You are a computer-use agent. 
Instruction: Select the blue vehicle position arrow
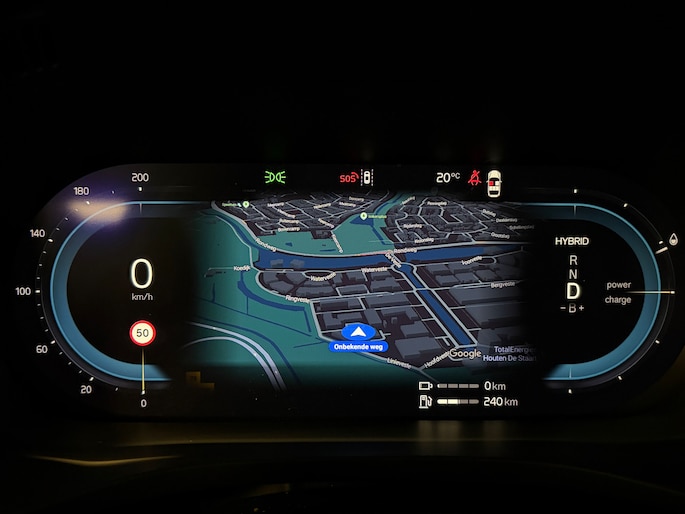(357, 332)
